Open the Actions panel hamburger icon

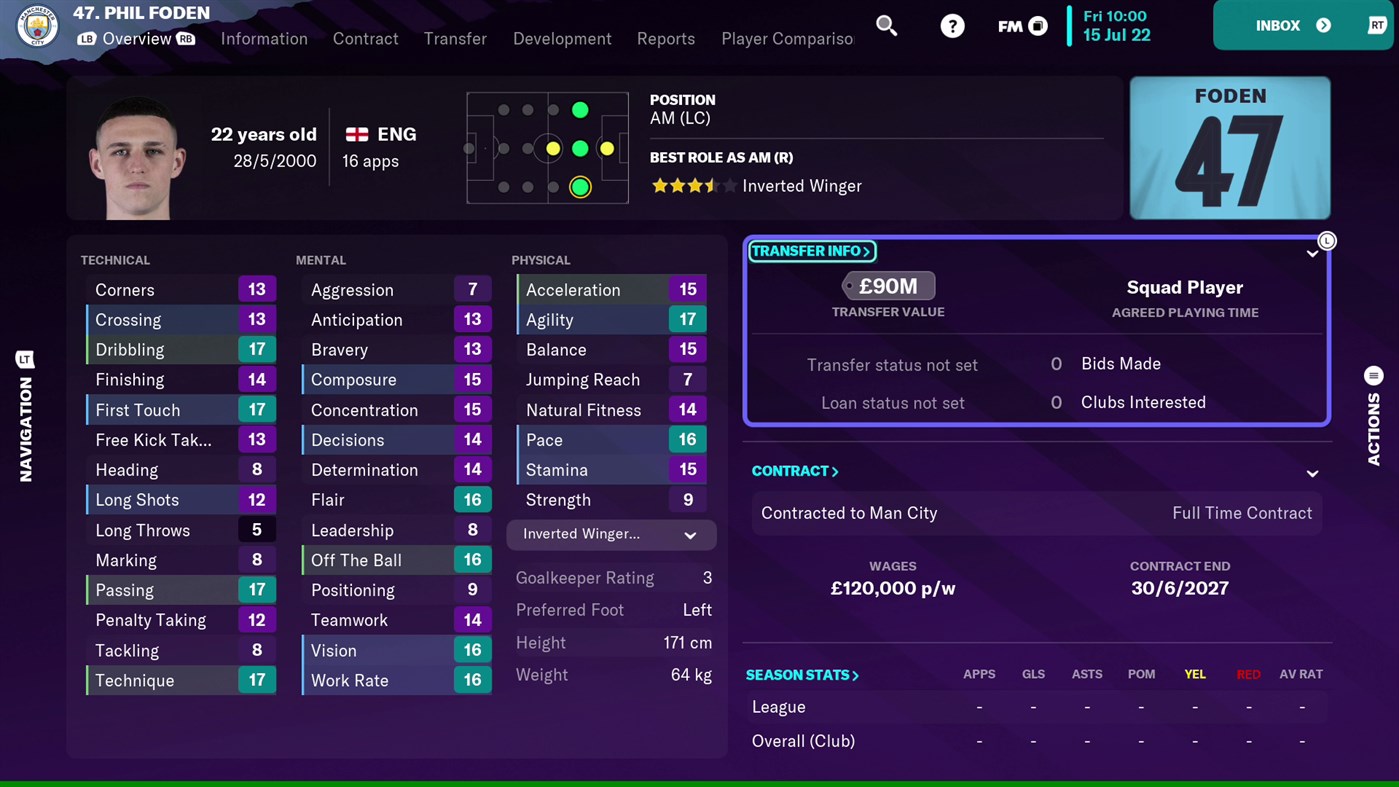click(1373, 375)
